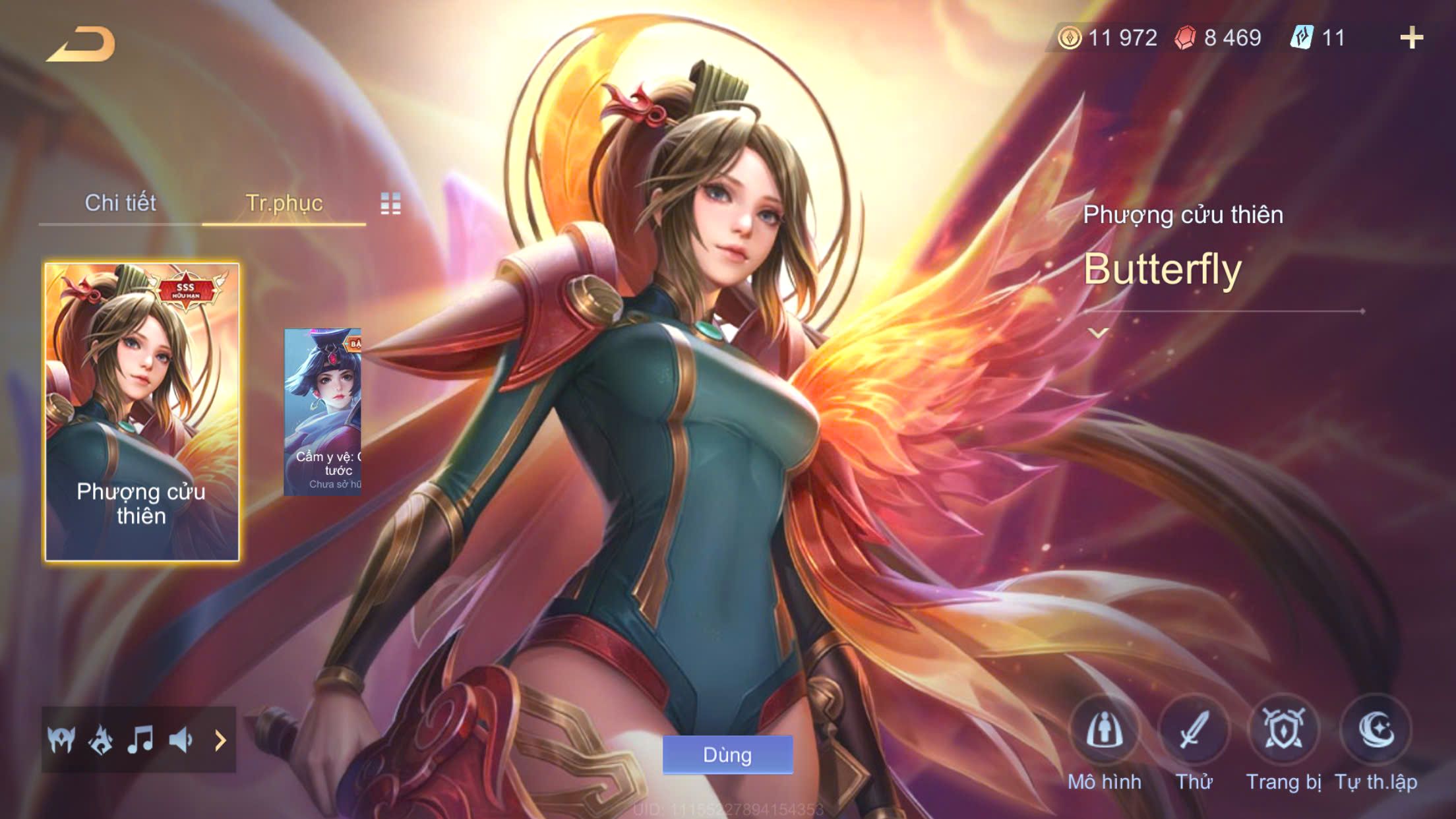The height and width of the screenshot is (819, 1456).
Task: Open the Mô hình model viewer
Action: [x=1105, y=731]
